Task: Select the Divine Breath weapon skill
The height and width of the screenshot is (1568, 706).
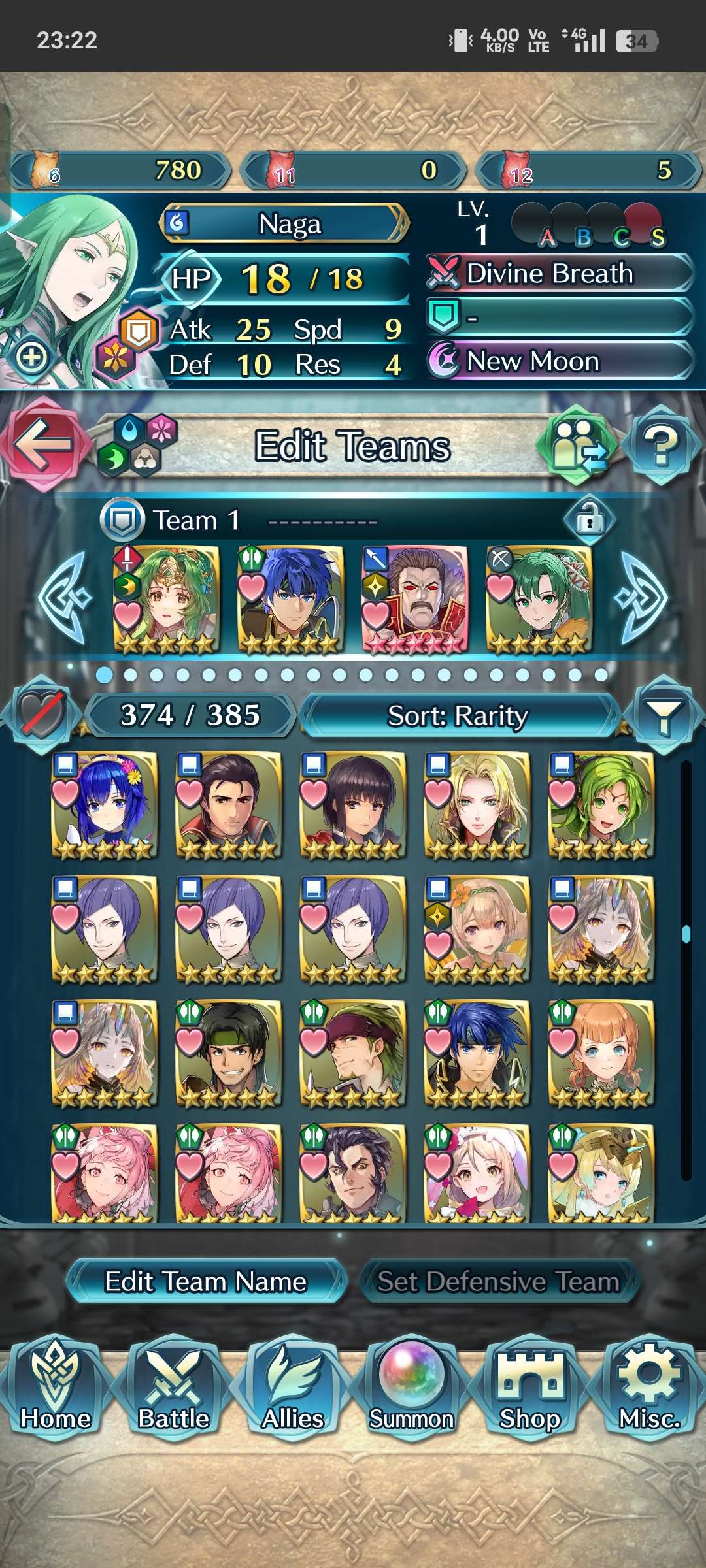Action: [x=560, y=273]
